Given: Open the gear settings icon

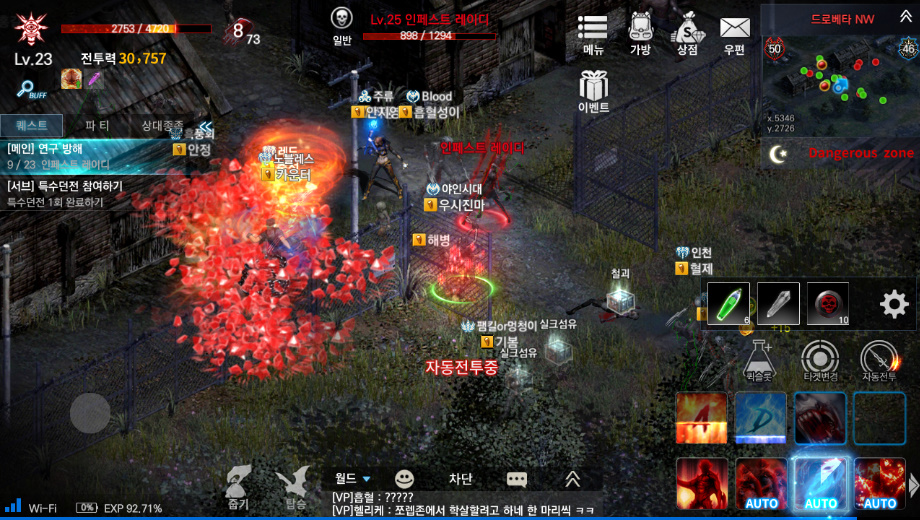Looking at the screenshot, I should pos(893,304).
